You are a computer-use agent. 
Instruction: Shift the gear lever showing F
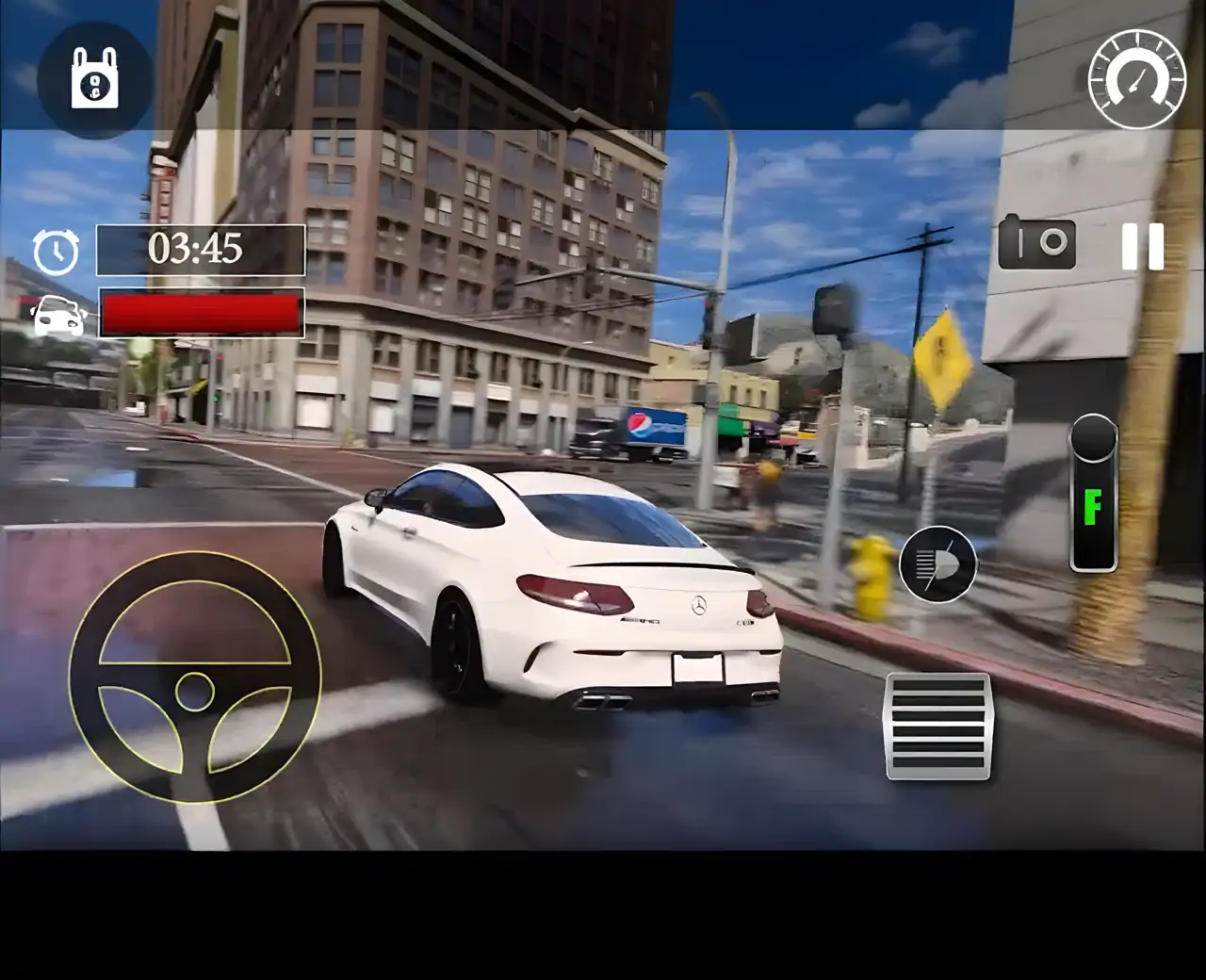click(1093, 495)
